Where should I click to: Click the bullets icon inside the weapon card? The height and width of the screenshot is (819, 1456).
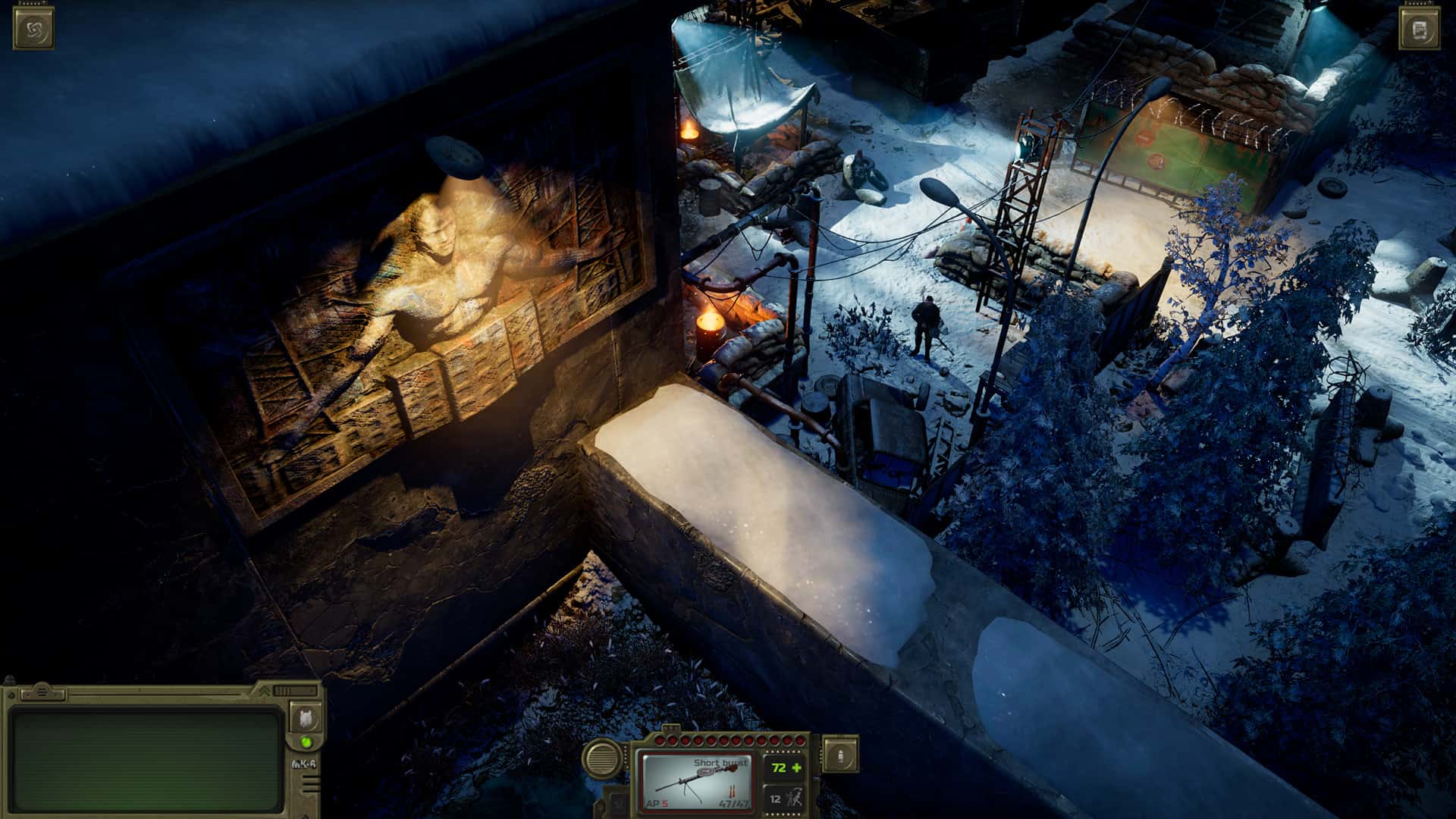pyautogui.click(x=732, y=791)
